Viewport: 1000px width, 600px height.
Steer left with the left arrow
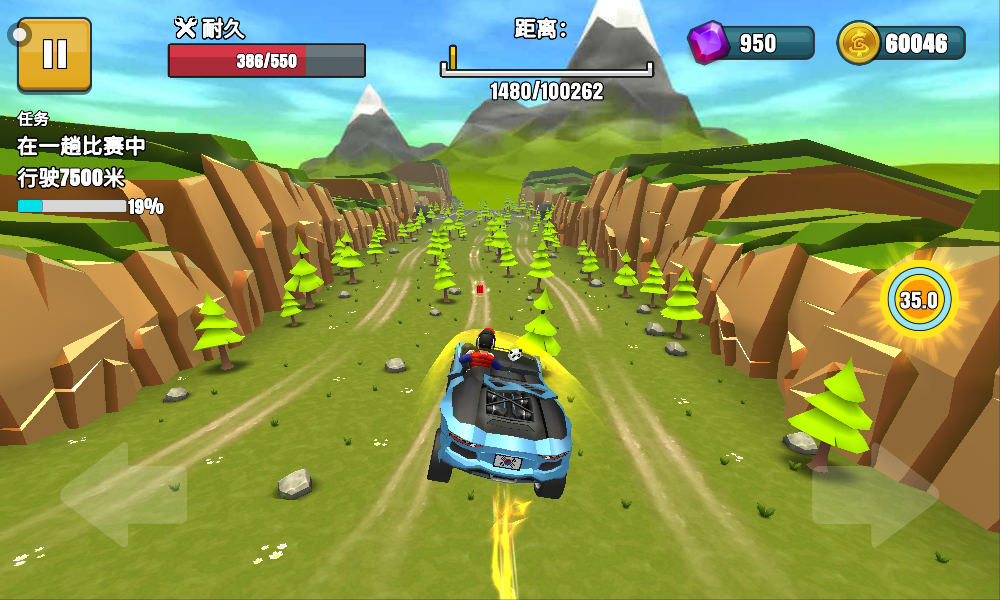pos(123,493)
